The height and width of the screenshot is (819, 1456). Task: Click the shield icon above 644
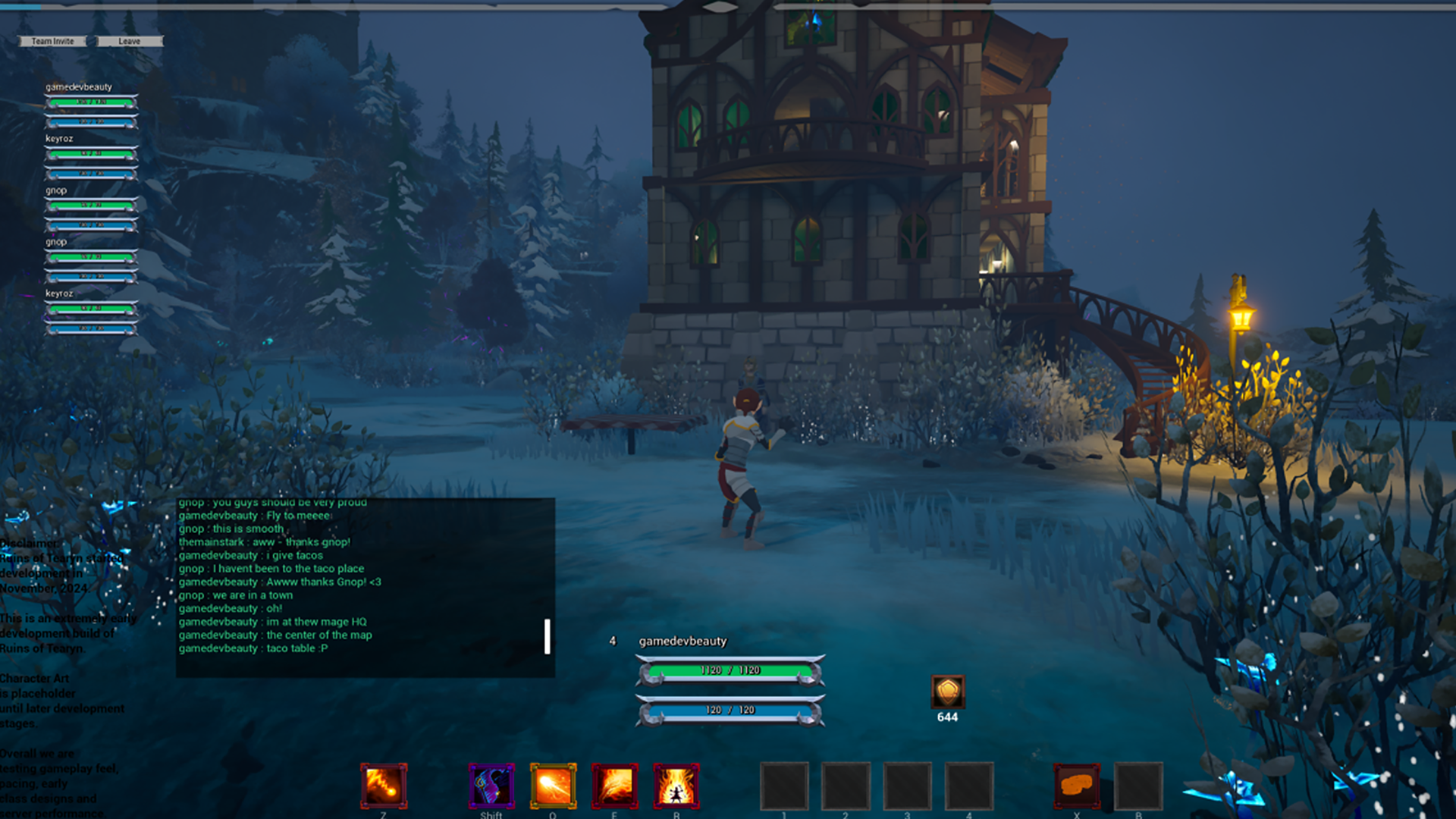pyautogui.click(x=947, y=692)
